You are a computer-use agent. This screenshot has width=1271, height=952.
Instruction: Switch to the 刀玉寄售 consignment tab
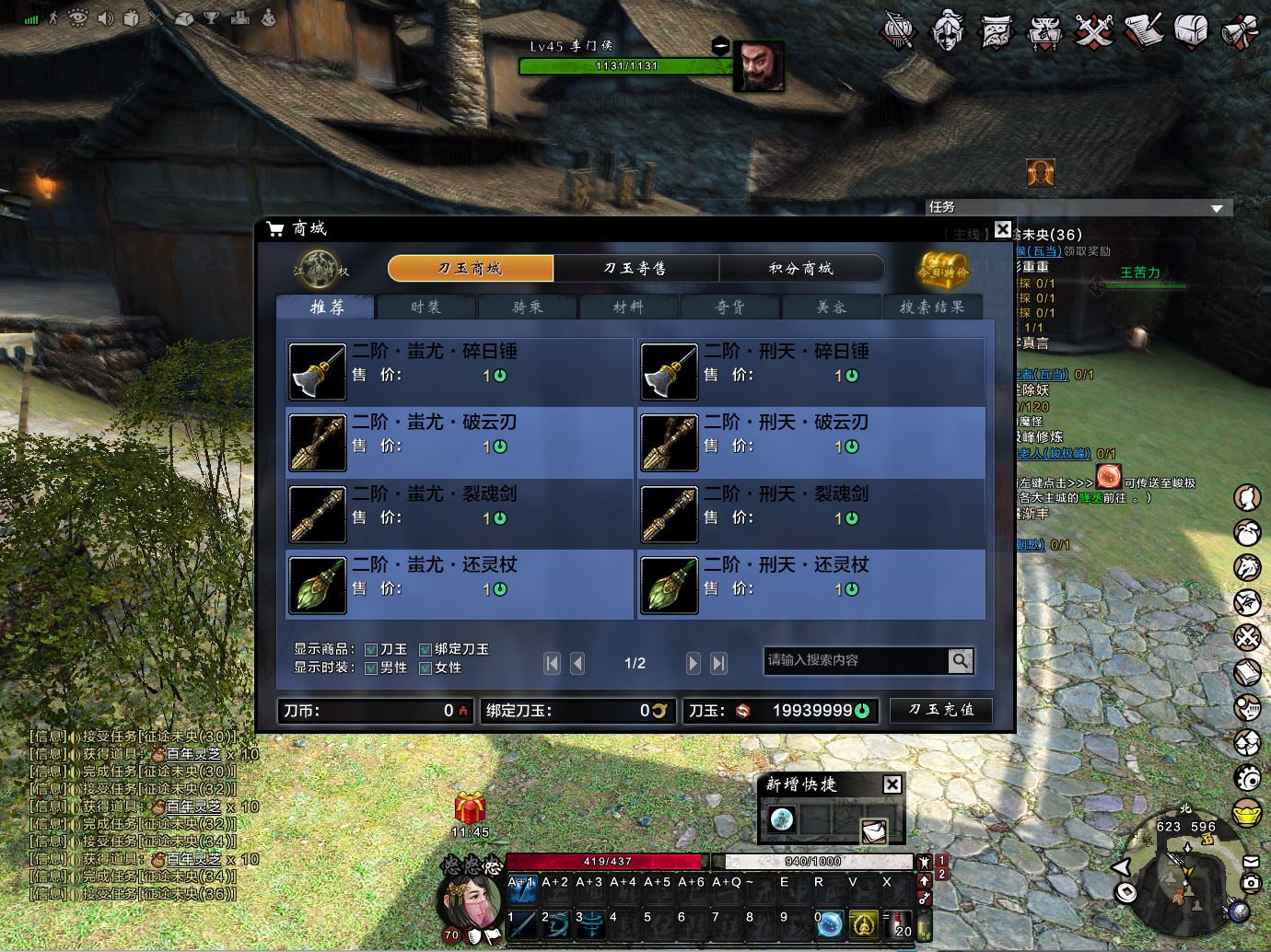tap(635, 268)
